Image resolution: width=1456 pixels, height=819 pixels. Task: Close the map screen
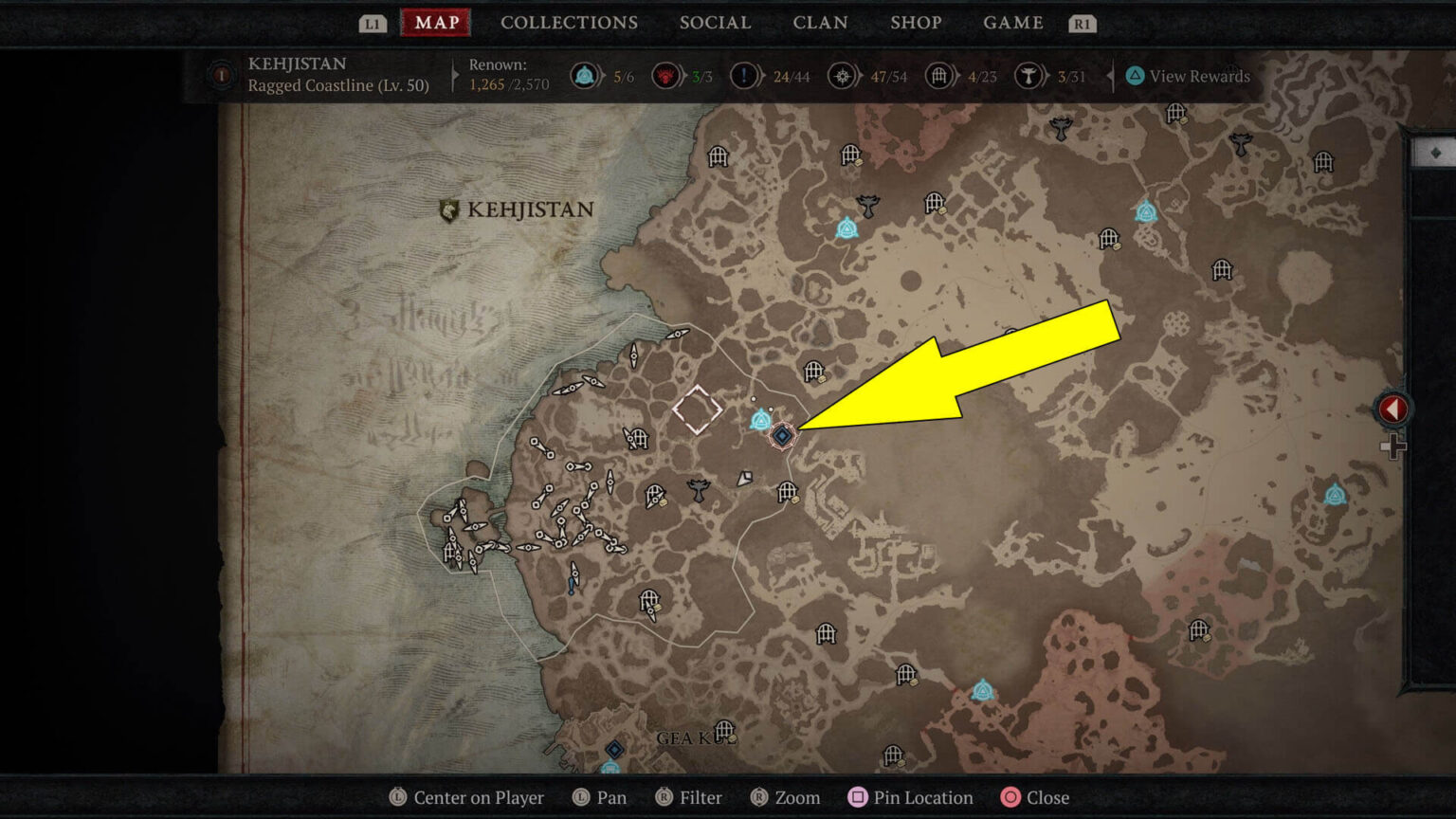(1034, 797)
